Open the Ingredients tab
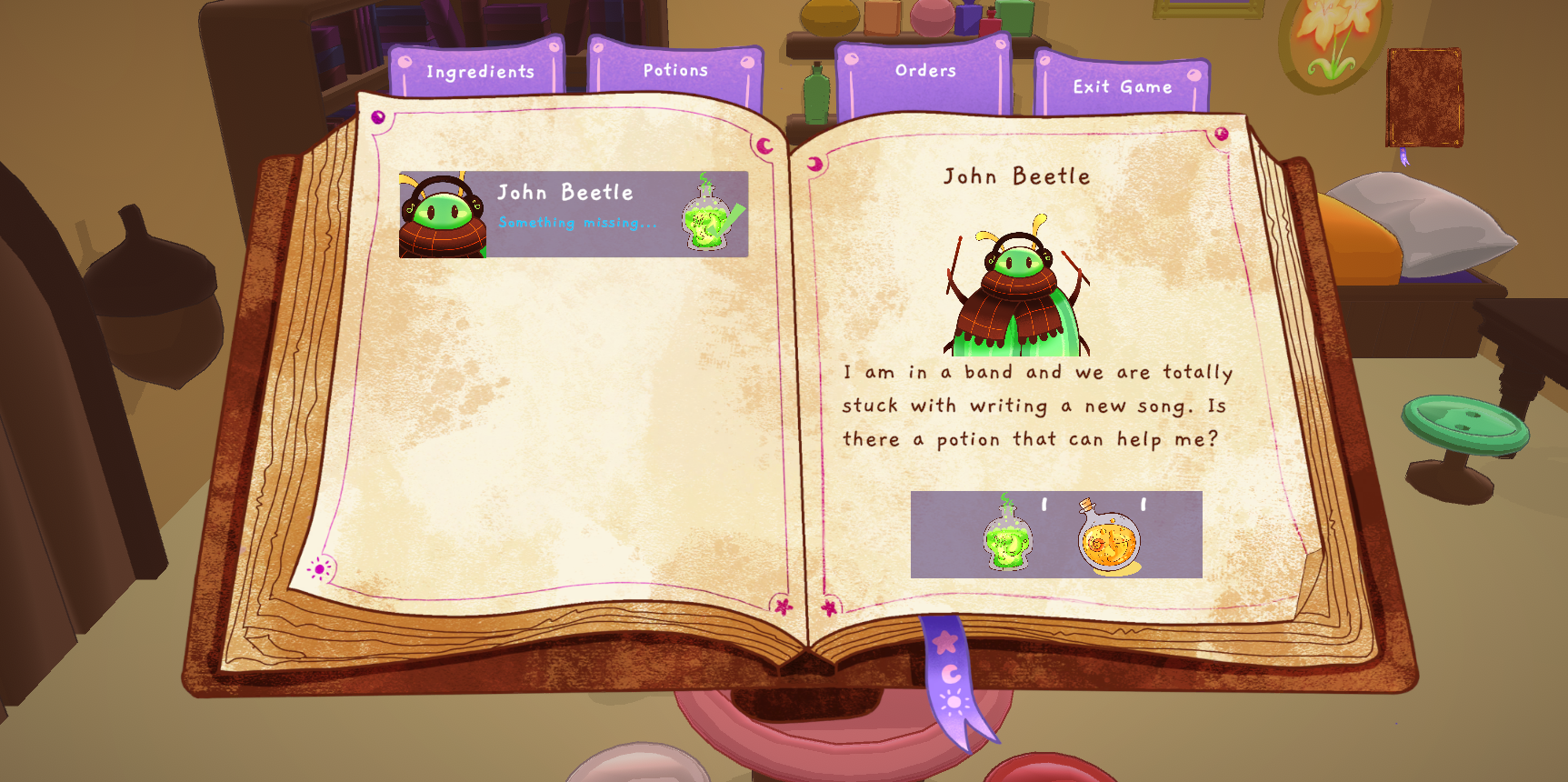 pos(480,72)
